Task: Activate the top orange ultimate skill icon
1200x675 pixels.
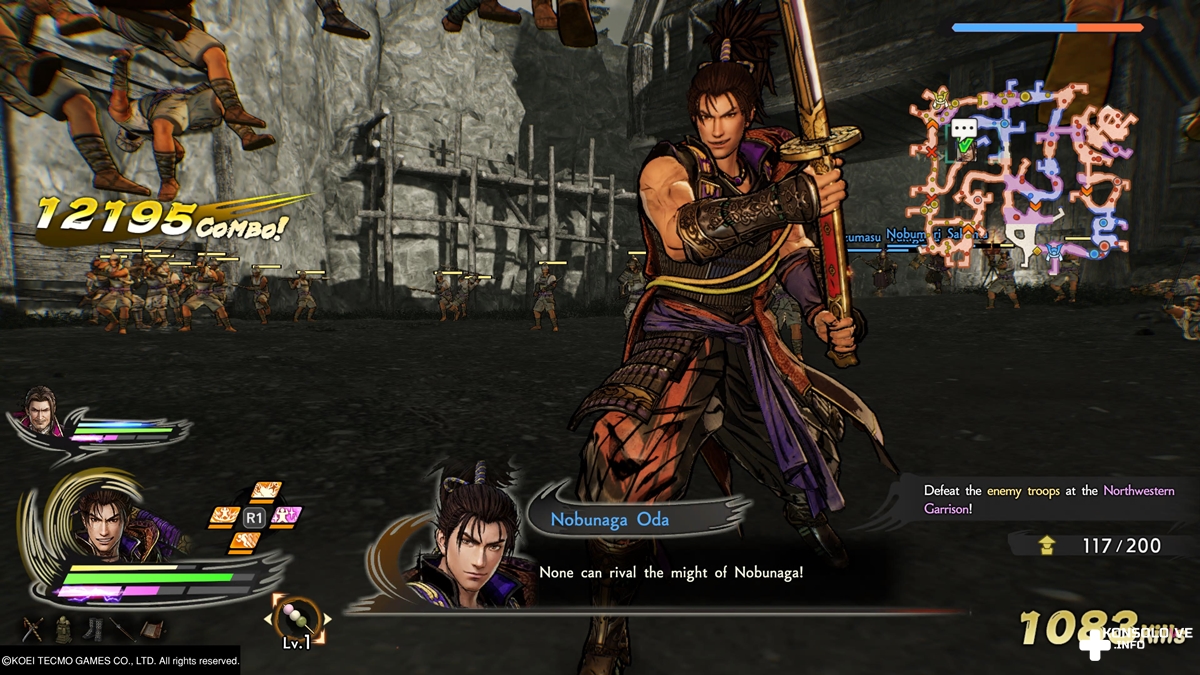Action: coord(266,491)
